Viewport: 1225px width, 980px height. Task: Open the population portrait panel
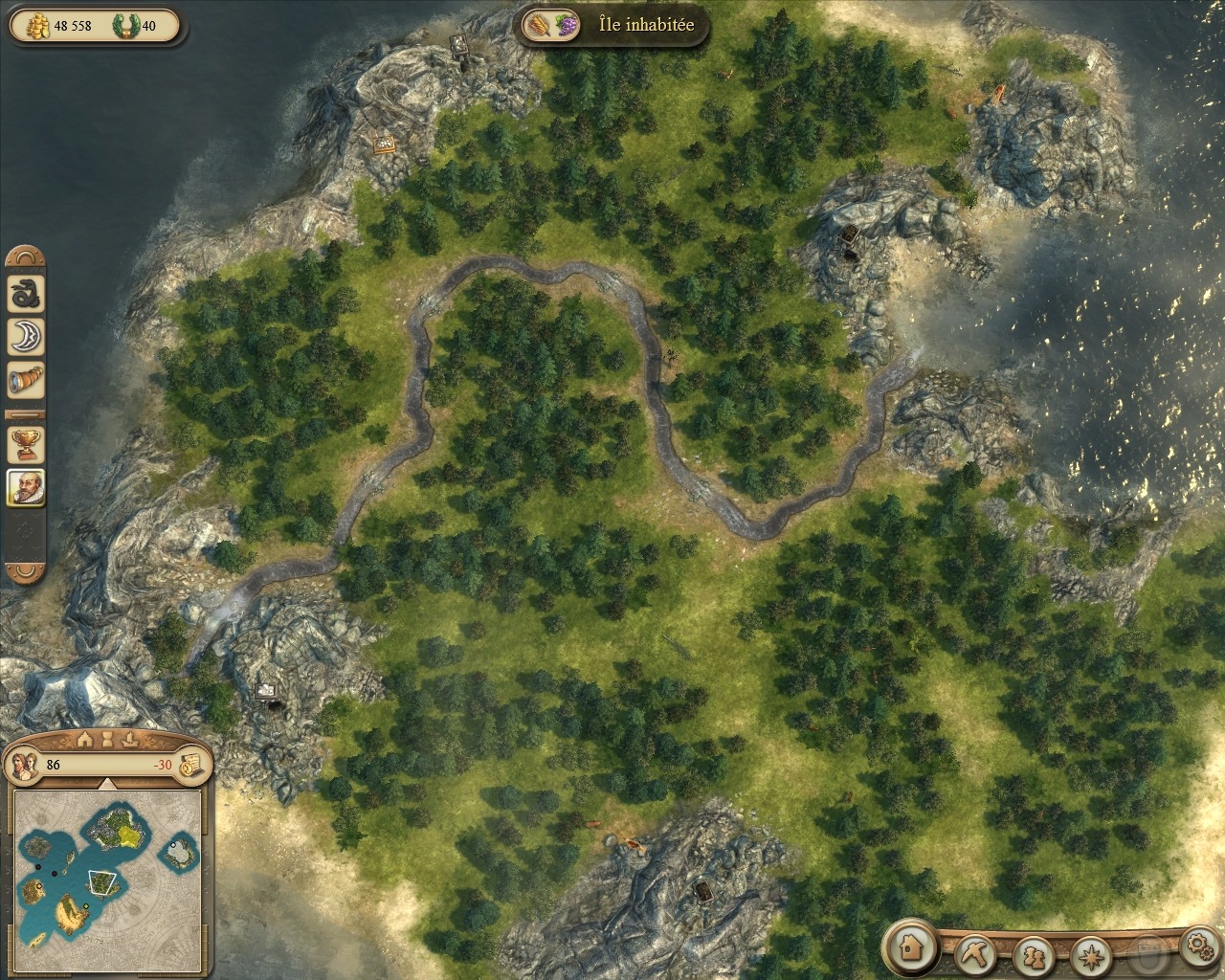[x=27, y=764]
